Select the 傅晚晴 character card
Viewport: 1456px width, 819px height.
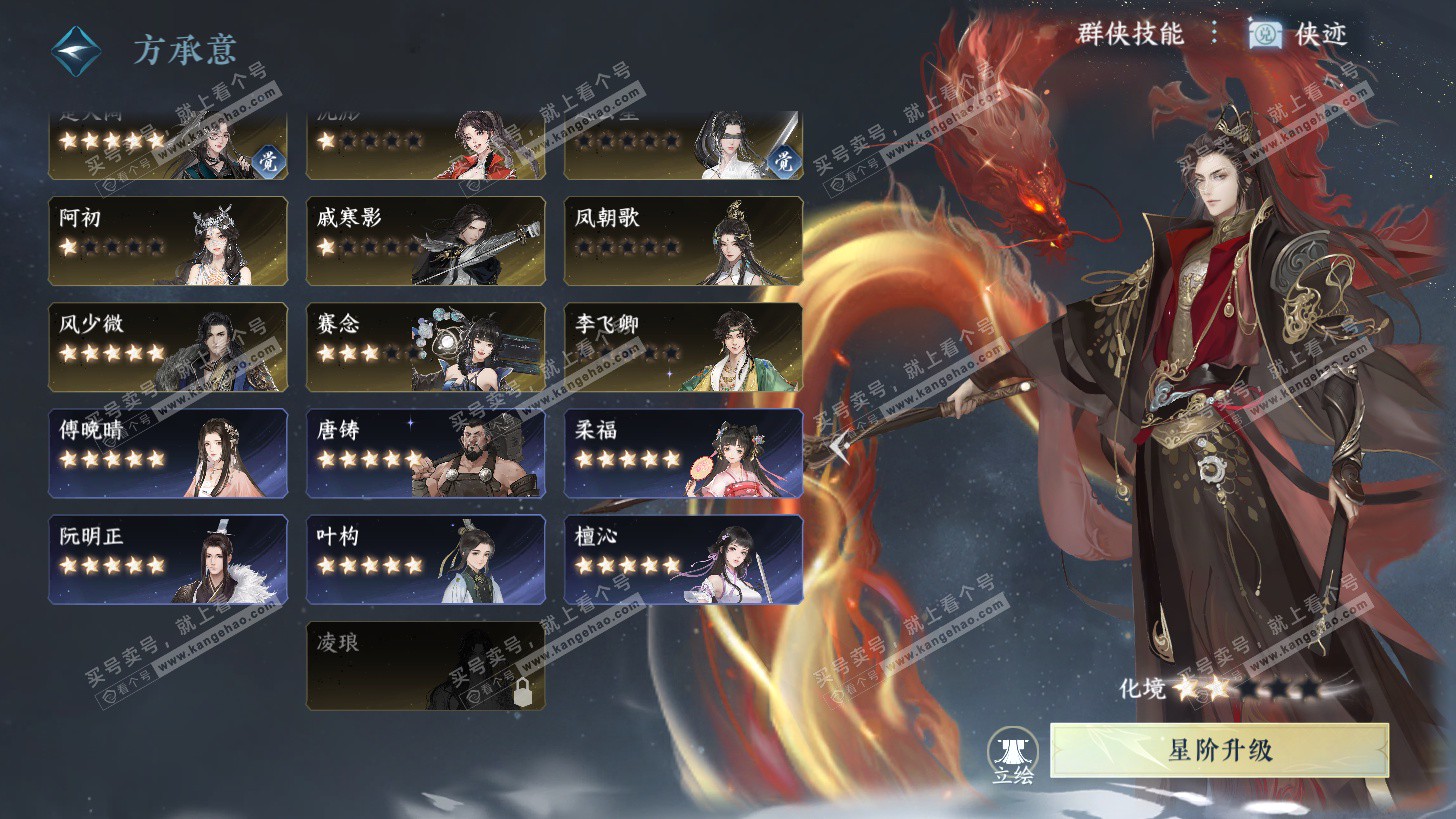tap(168, 453)
